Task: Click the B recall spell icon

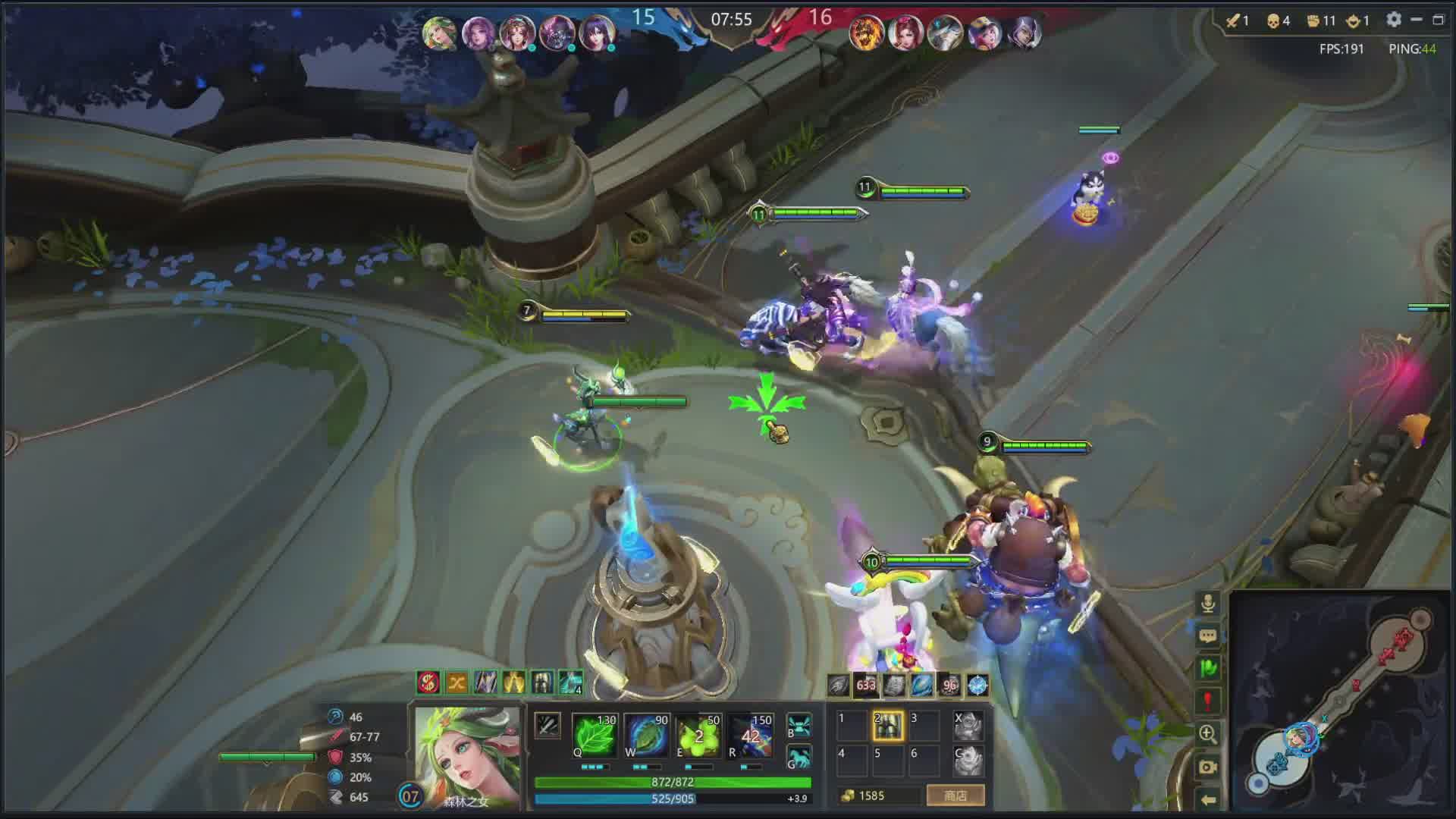Action: pyautogui.click(x=799, y=725)
